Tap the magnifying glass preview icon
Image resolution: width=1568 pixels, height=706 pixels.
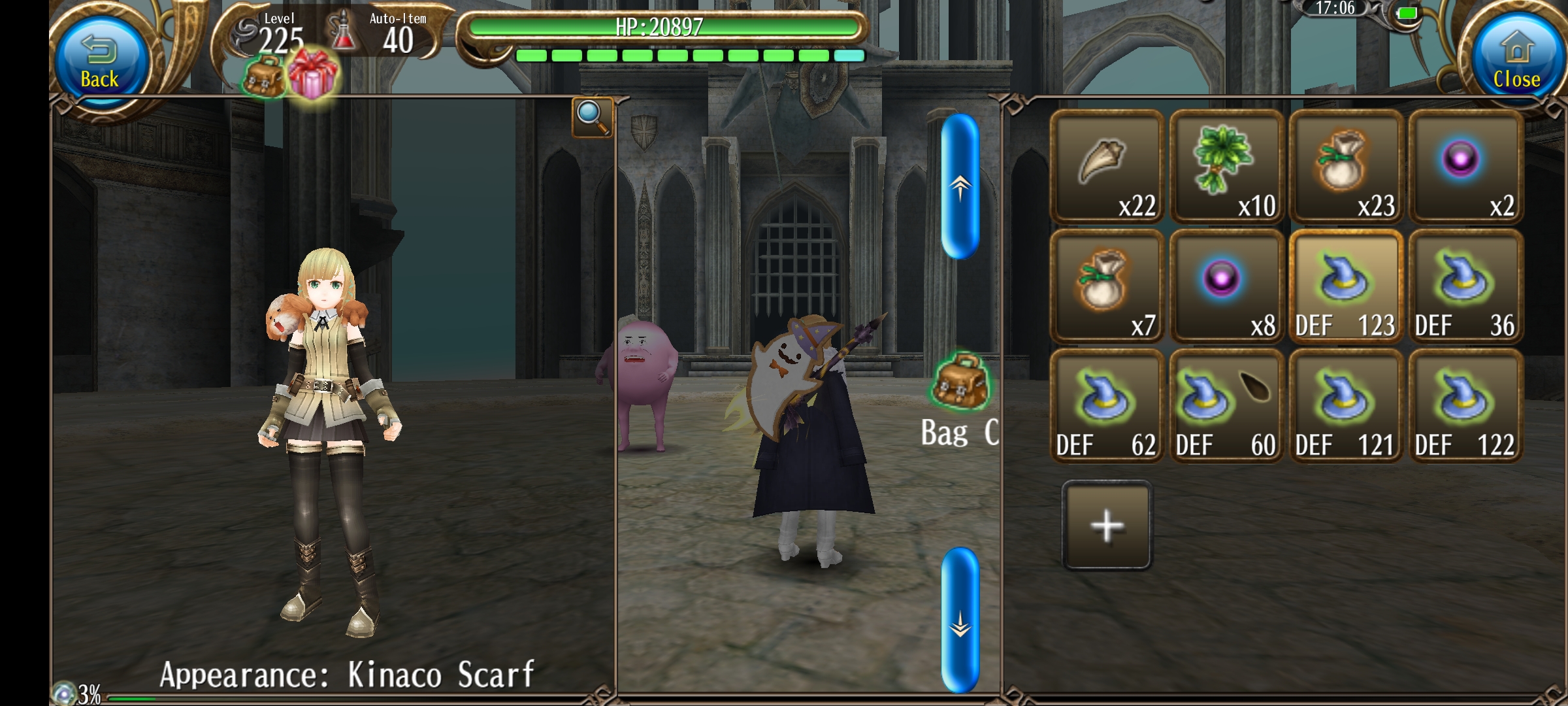[592, 117]
